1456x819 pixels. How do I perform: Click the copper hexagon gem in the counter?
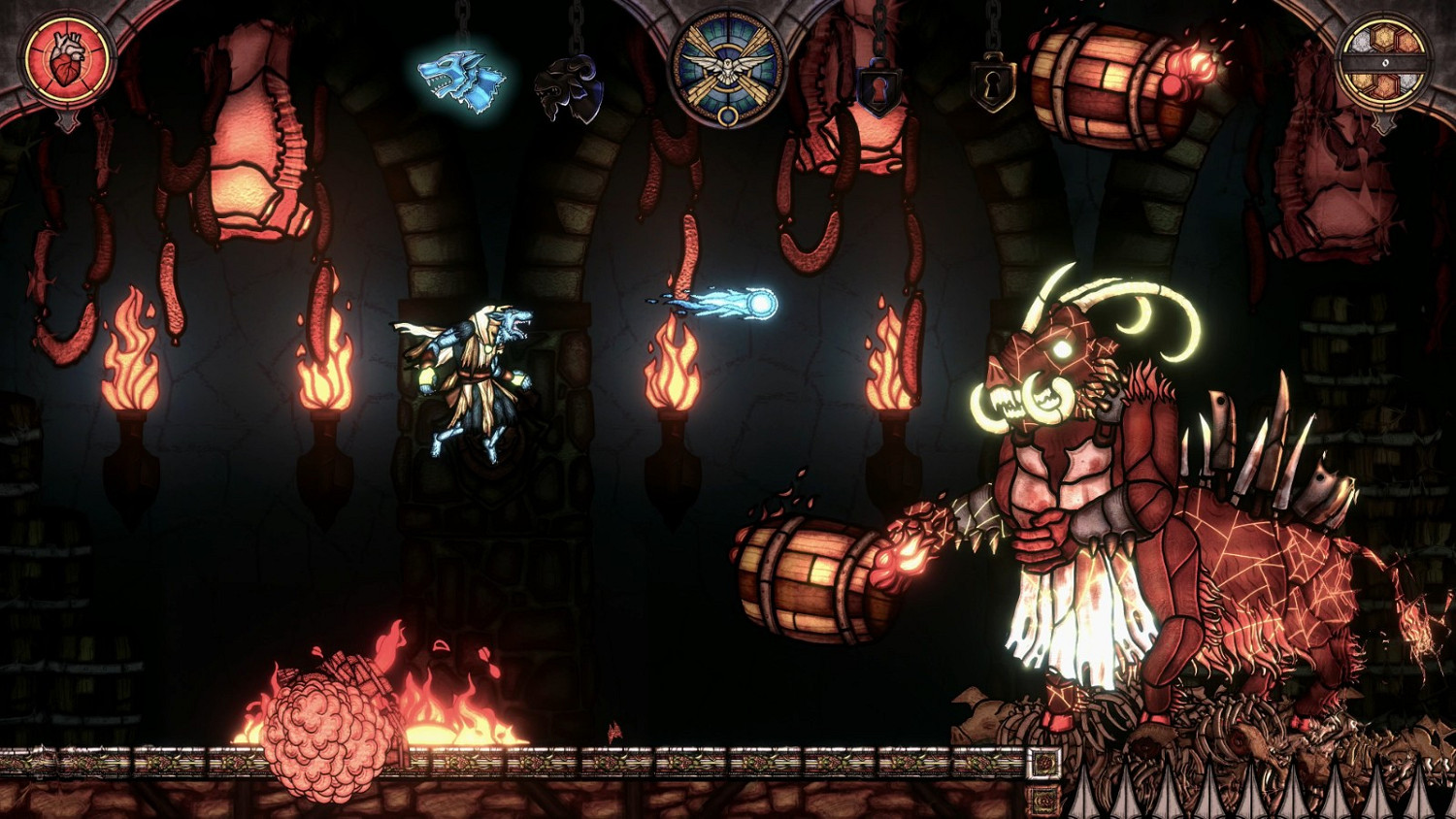click(1406, 42)
